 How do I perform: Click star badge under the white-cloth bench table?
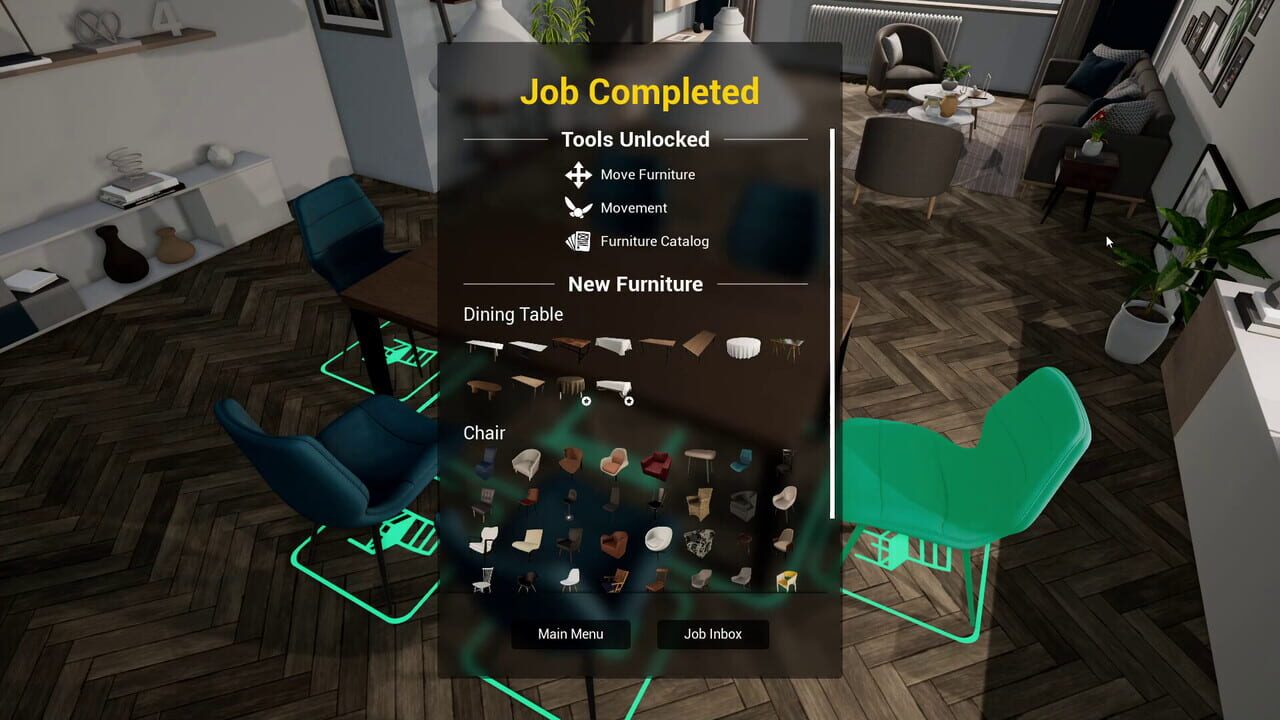click(x=629, y=400)
